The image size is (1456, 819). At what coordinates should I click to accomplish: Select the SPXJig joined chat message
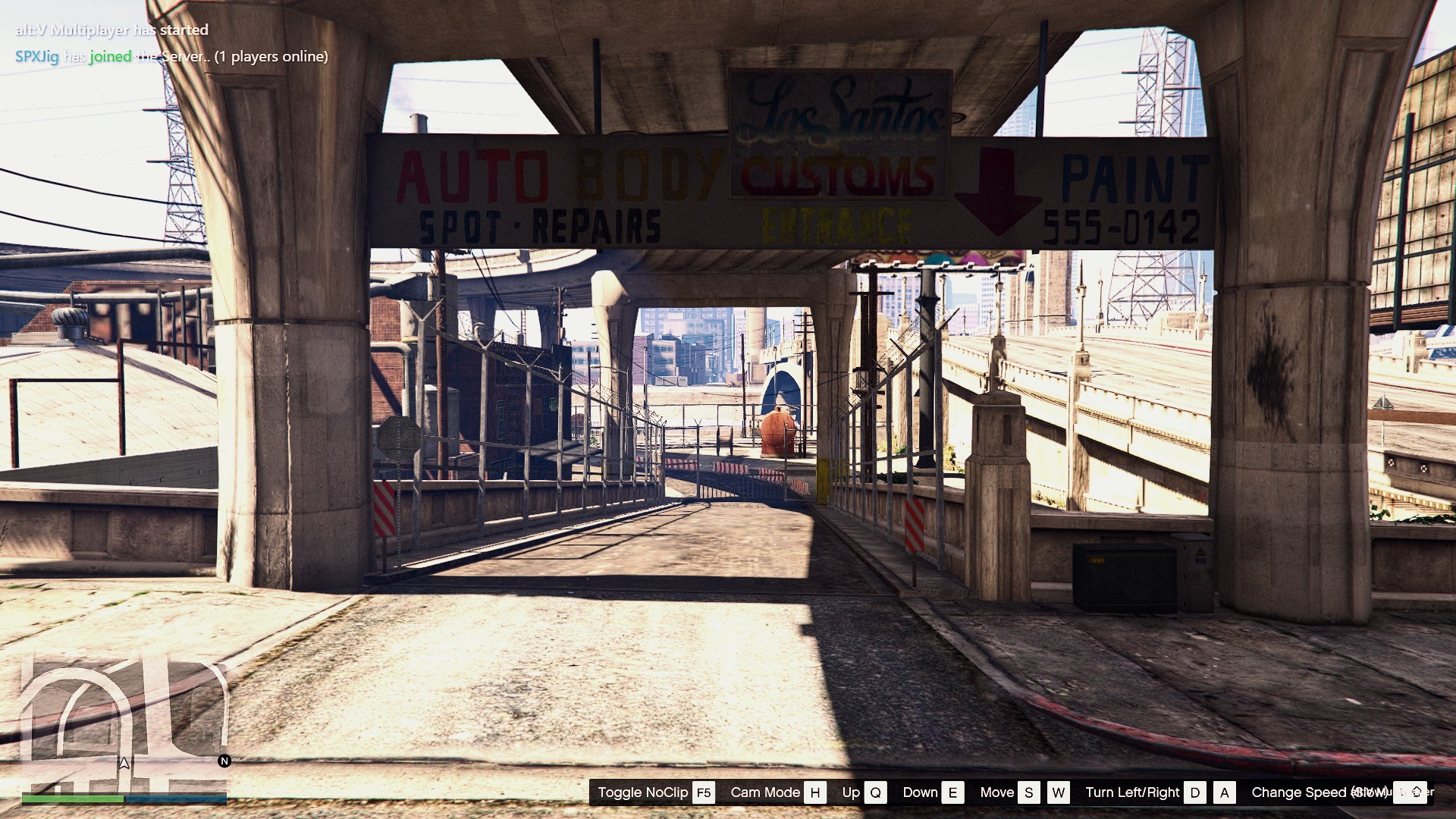point(171,56)
